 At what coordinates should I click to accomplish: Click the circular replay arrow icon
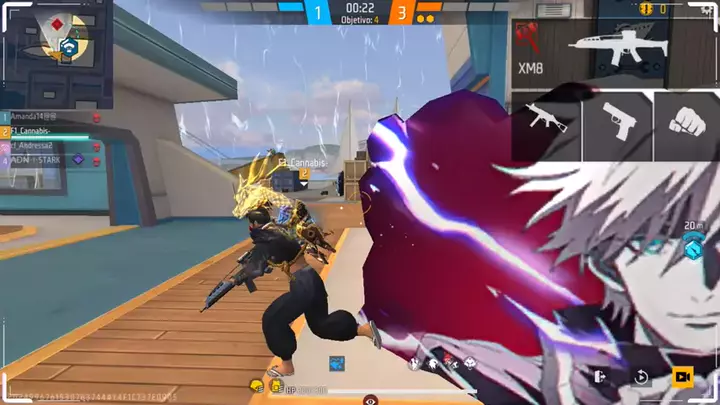641,377
